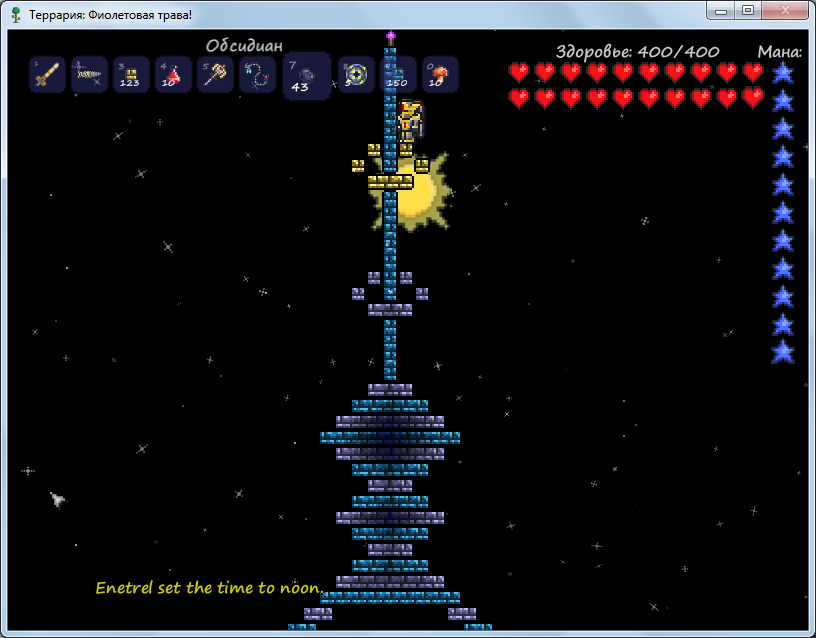This screenshot has width=816, height=638.
Task: Select the round yellow-ringed item in slot 8
Action: [356, 75]
